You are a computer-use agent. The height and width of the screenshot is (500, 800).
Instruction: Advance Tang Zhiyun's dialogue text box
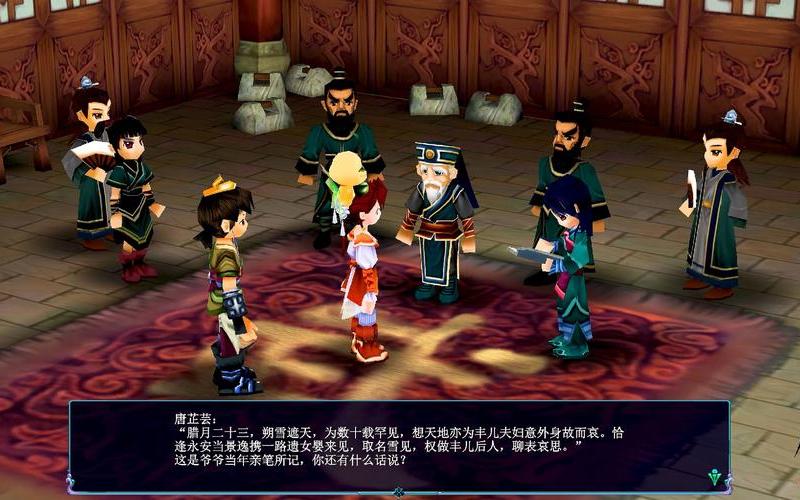(398, 445)
